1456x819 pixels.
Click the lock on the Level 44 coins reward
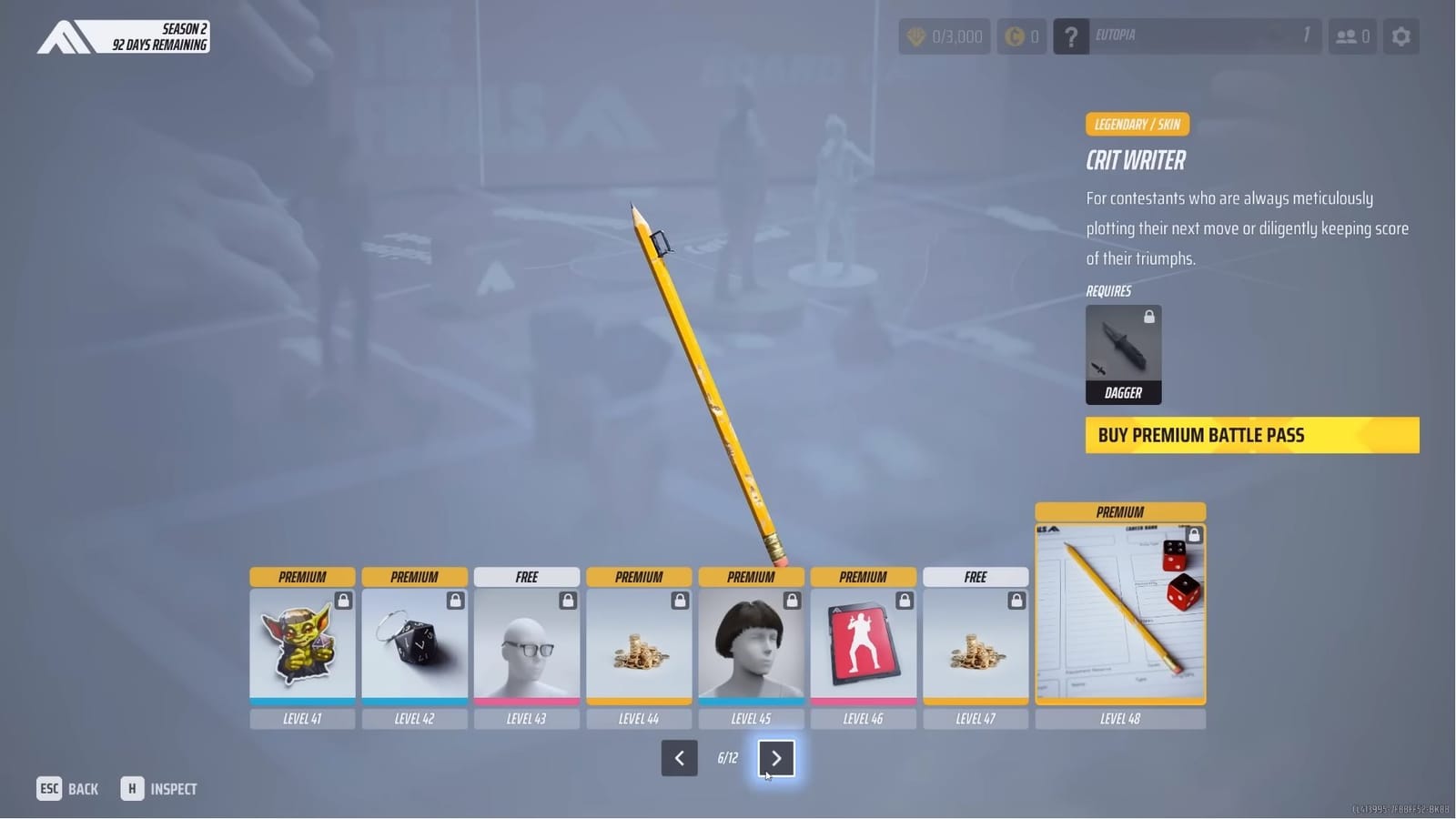coord(679,600)
